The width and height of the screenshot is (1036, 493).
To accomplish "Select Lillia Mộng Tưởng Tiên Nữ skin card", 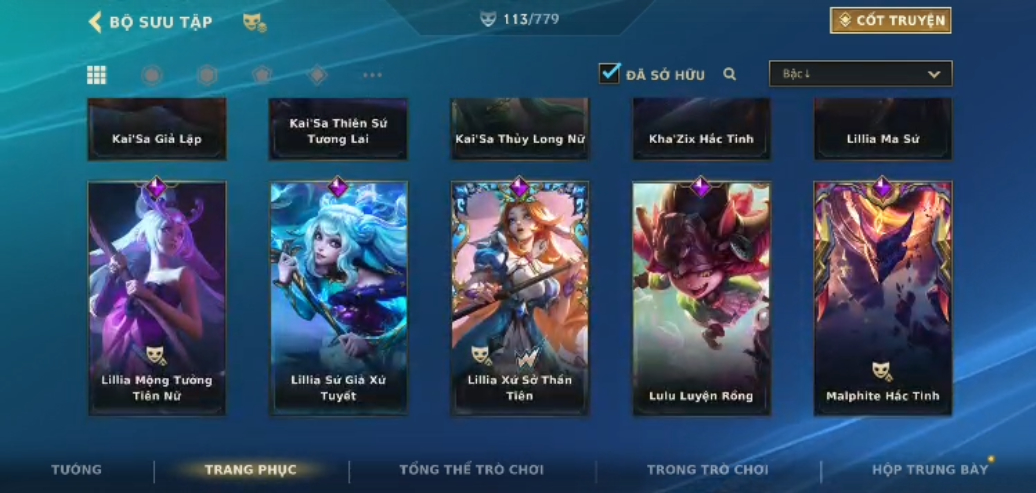I will click(x=157, y=298).
